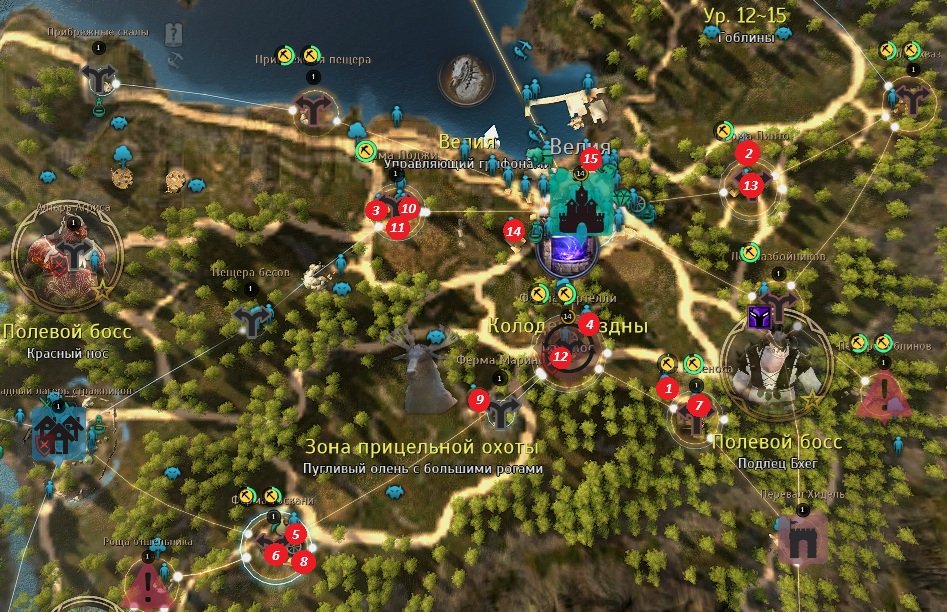Select the Роща отшельника danger node
Image resolution: width=947 pixels, height=612 pixels.
pyautogui.click(x=148, y=581)
